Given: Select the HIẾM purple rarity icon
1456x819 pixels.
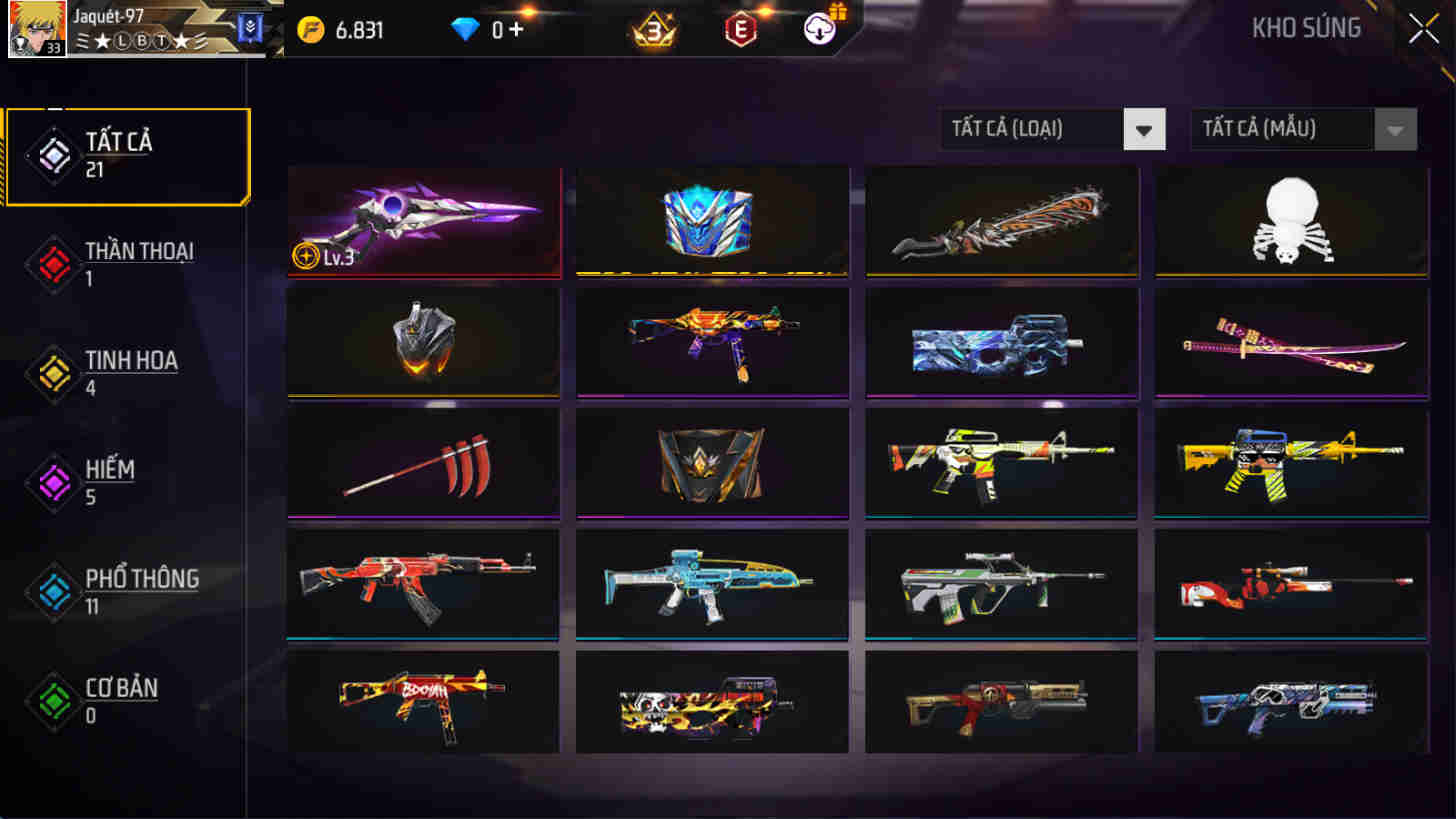Looking at the screenshot, I should click(52, 482).
